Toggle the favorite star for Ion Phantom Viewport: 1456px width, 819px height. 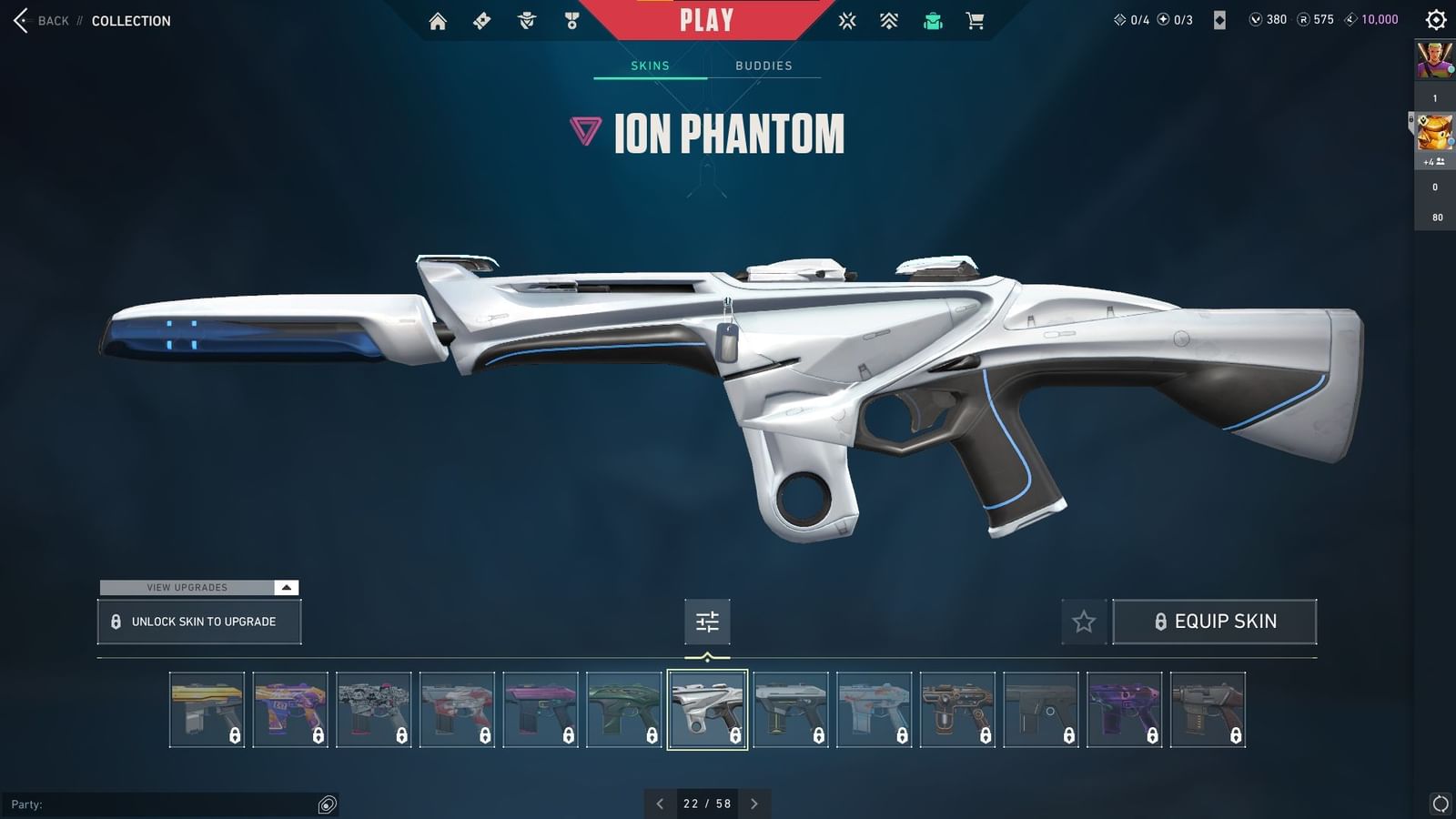pos(1085,622)
